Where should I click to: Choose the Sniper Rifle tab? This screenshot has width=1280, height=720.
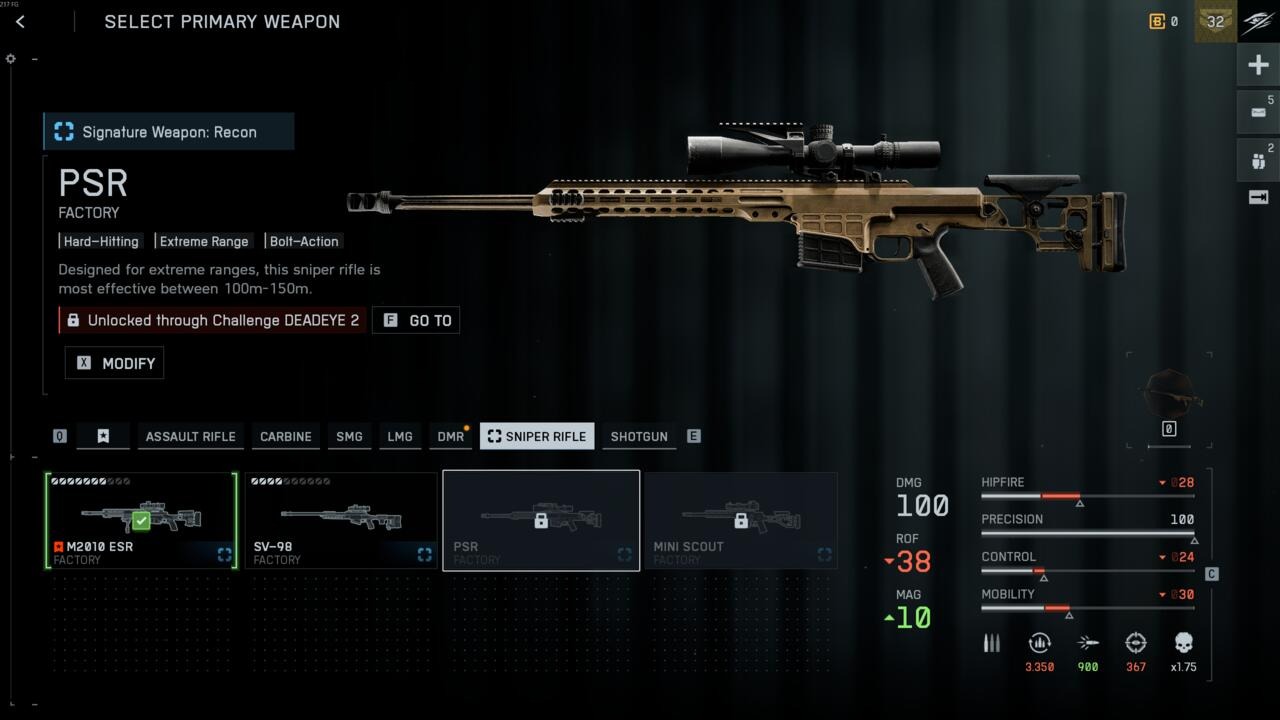537,437
